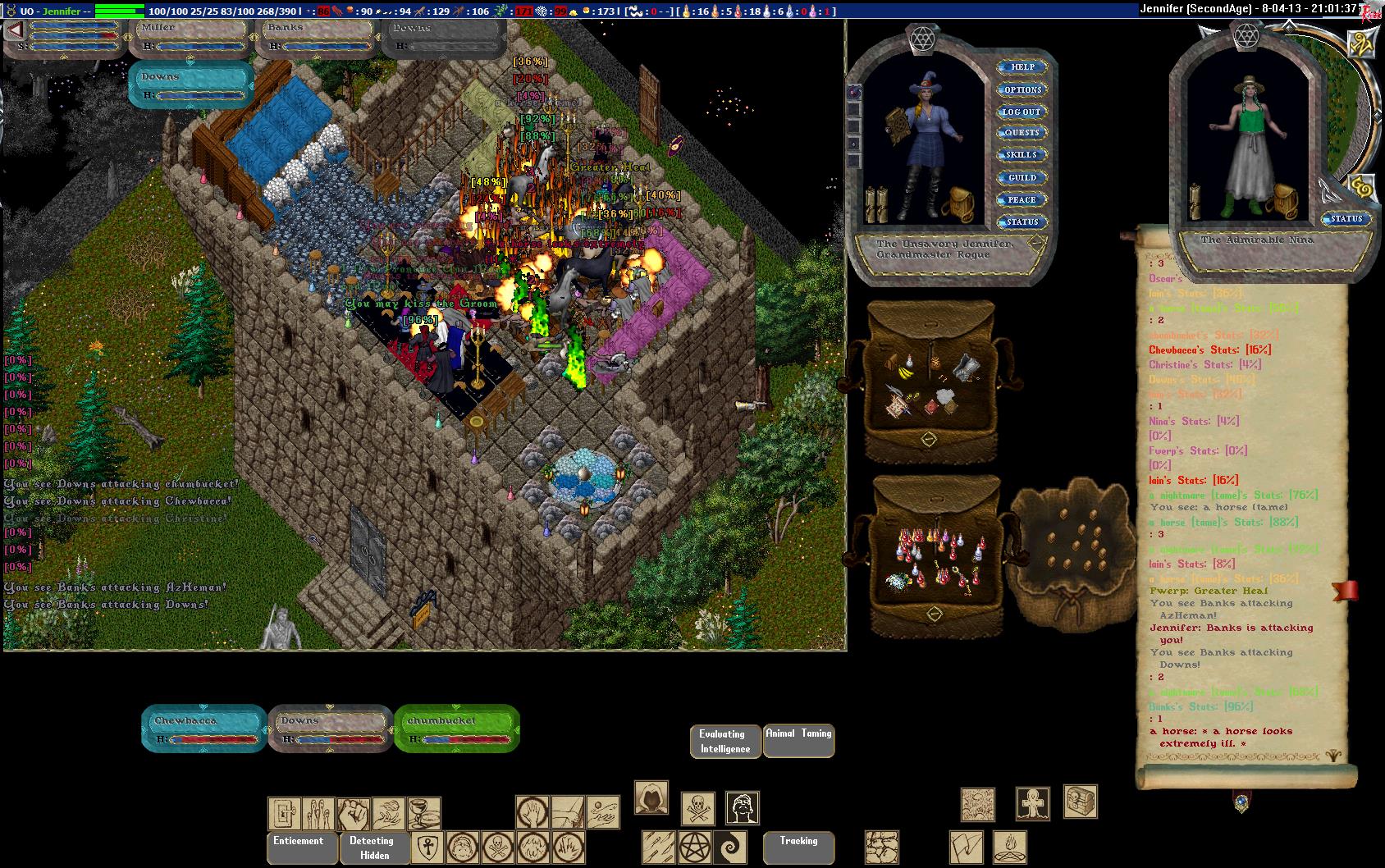Toggle the Peace/war mode button
This screenshot has width=1385, height=868.
pyautogui.click(x=1022, y=199)
